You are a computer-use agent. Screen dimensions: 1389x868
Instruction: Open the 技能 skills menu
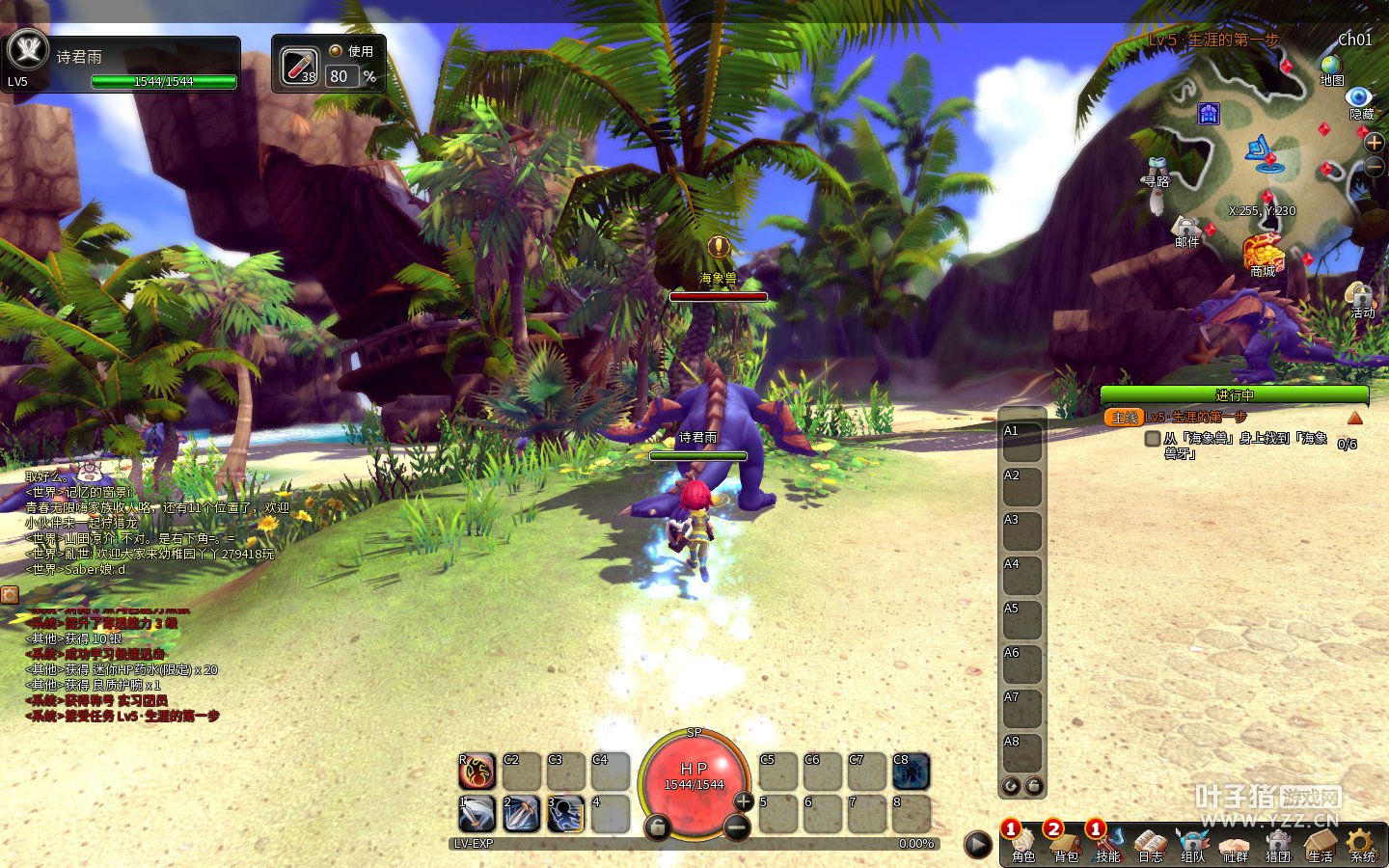click(x=1108, y=843)
